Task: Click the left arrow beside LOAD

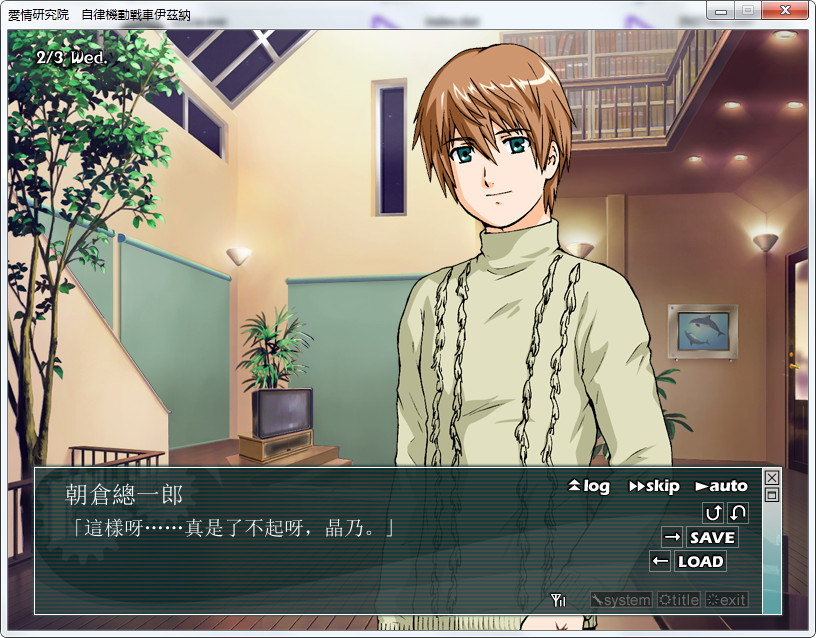Action: coord(660,561)
